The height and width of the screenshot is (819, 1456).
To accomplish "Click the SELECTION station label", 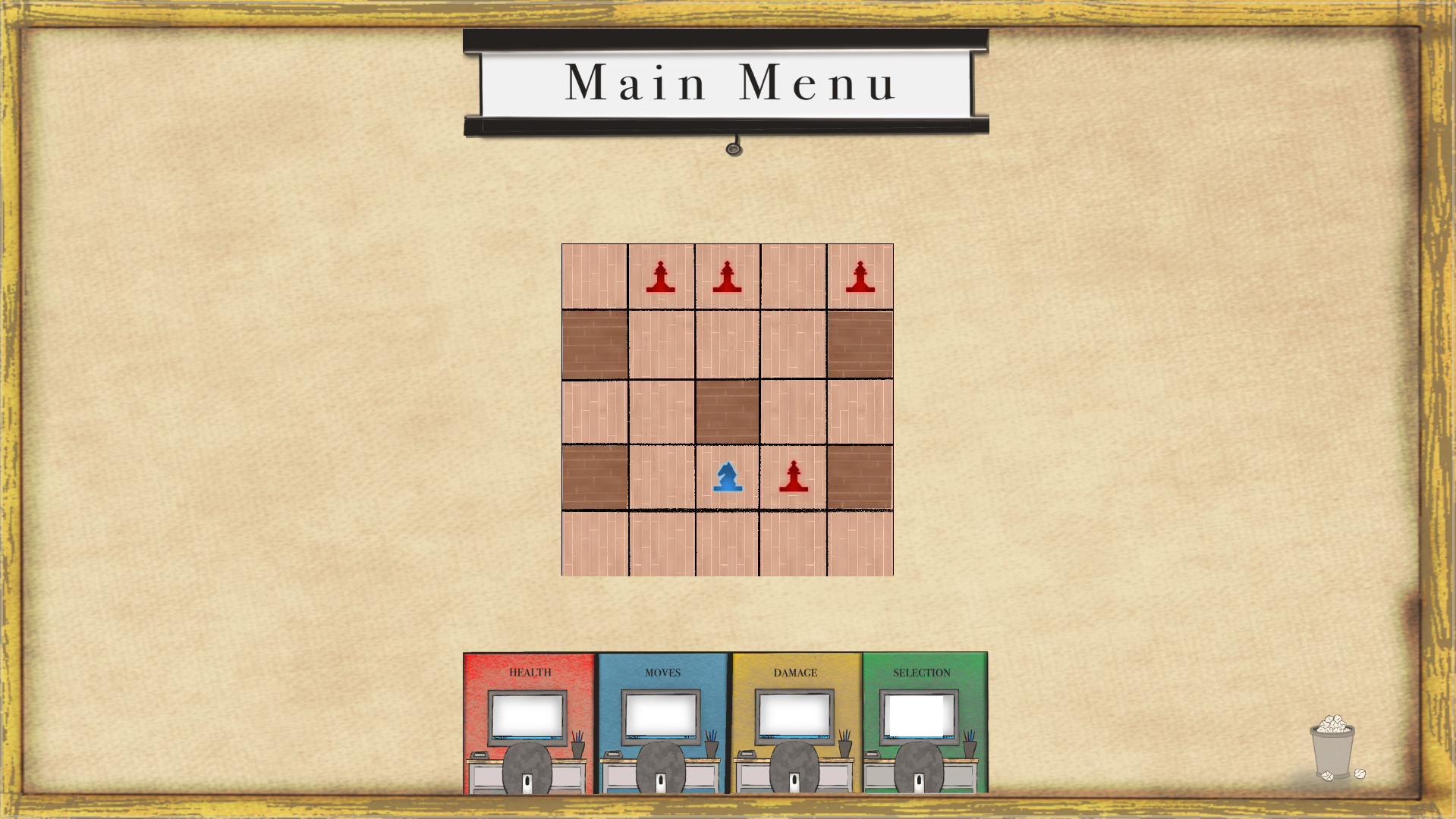I will (x=923, y=673).
